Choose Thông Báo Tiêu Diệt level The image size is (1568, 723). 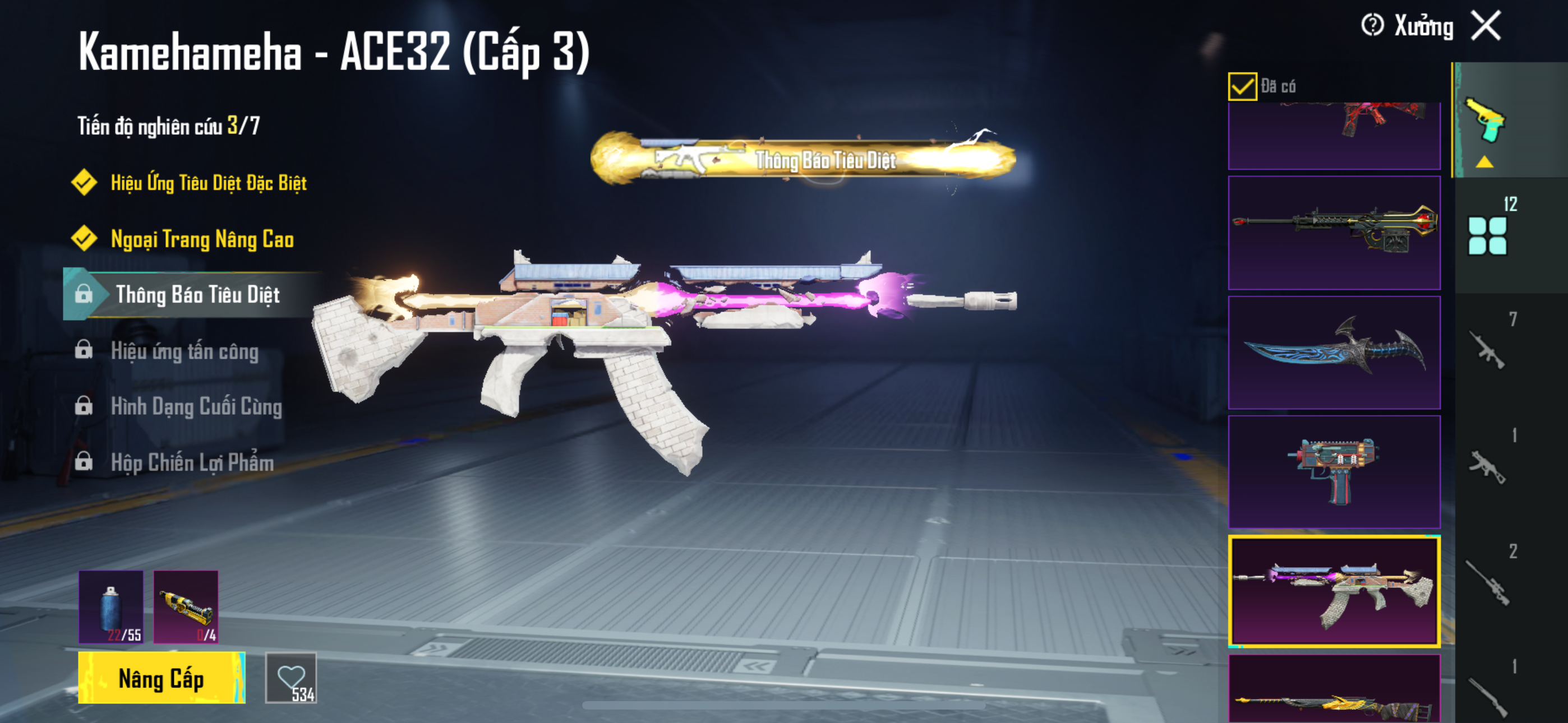coord(197,295)
